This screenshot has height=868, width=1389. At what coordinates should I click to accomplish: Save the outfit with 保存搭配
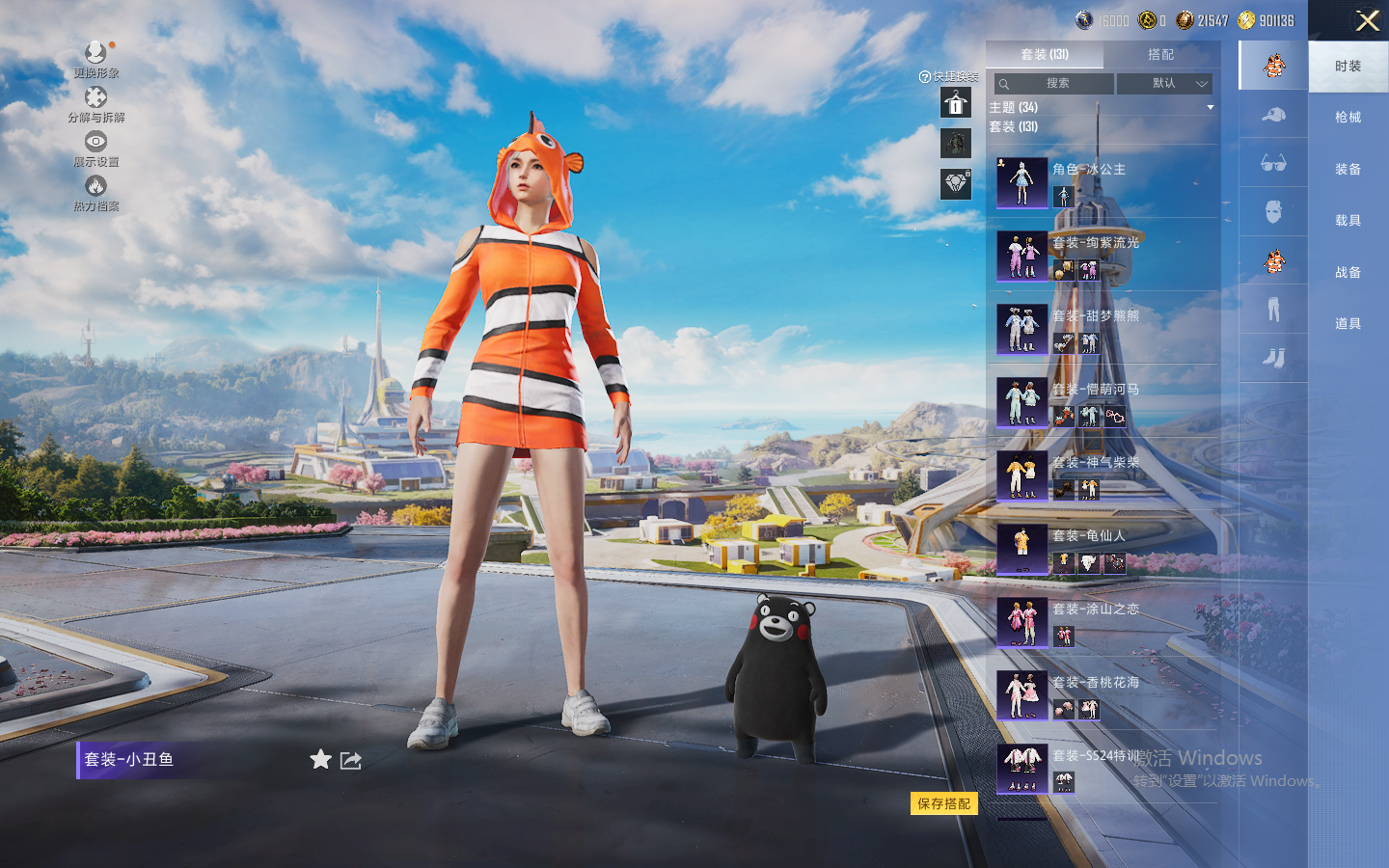[943, 803]
